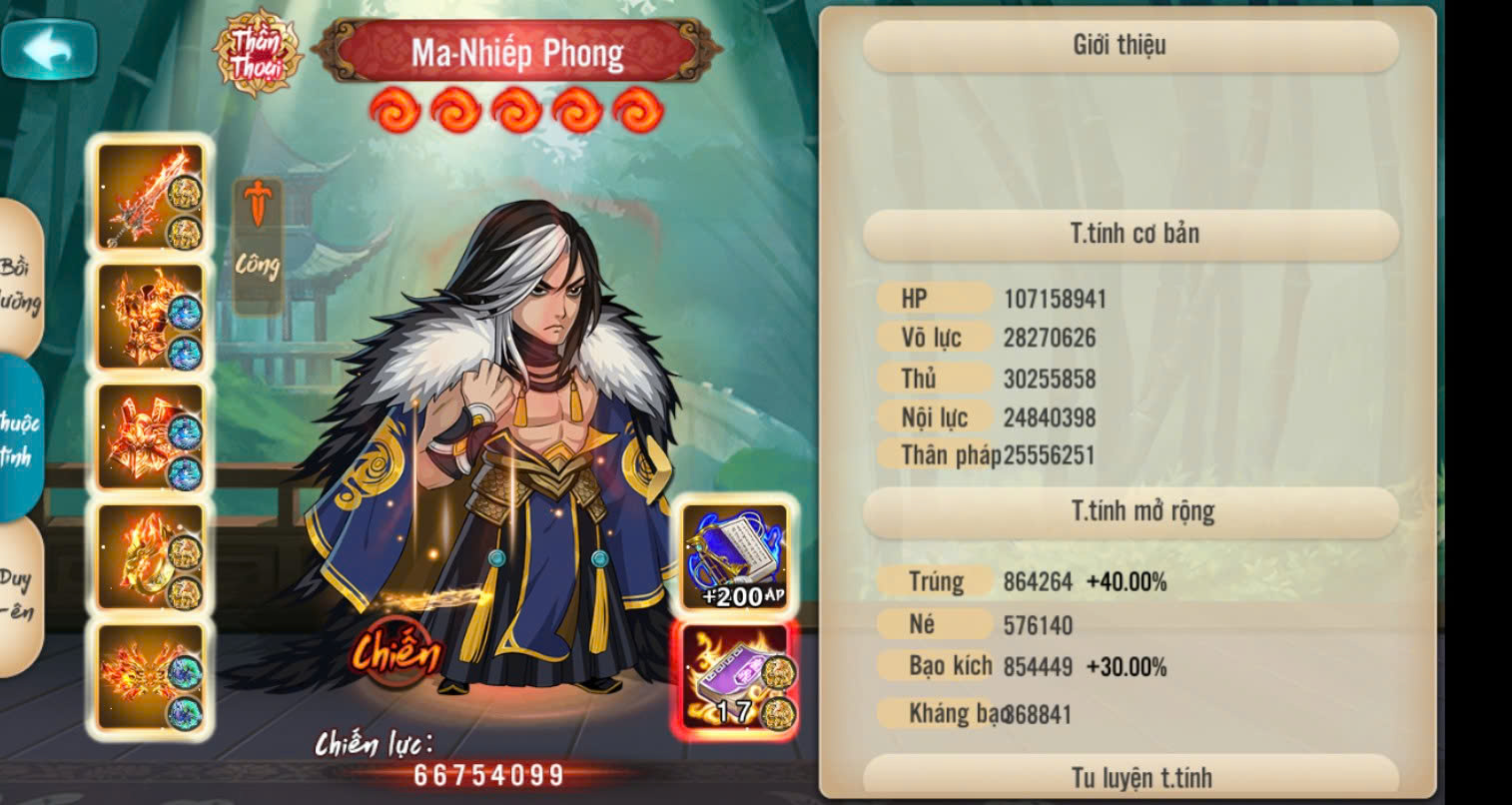Show the Giới thiệu introduction section
The height and width of the screenshot is (805, 1512).
click(x=1130, y=46)
